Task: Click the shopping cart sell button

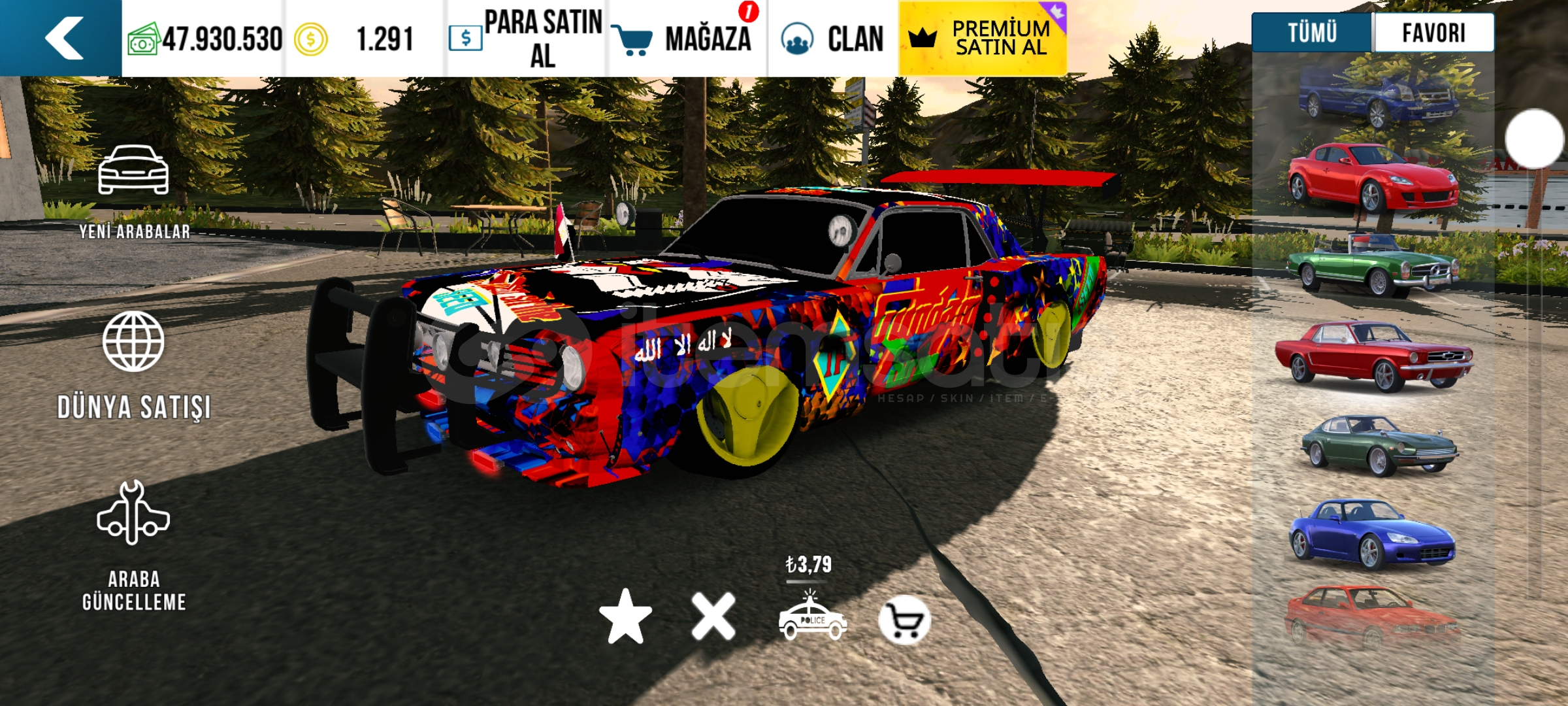Action: [904, 620]
